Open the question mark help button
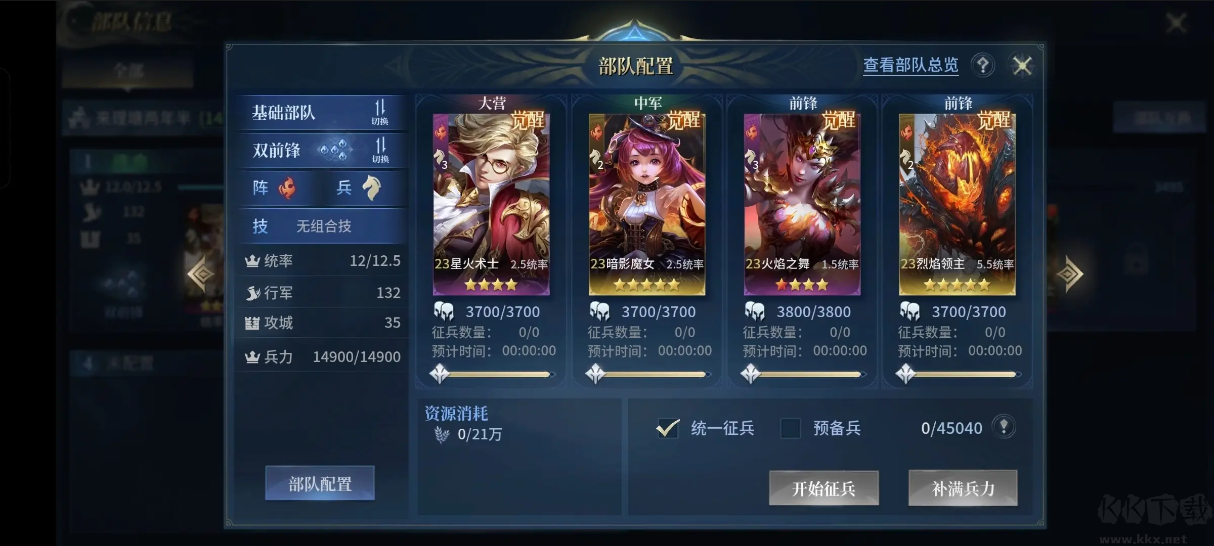The height and width of the screenshot is (546, 1214). [x=983, y=66]
